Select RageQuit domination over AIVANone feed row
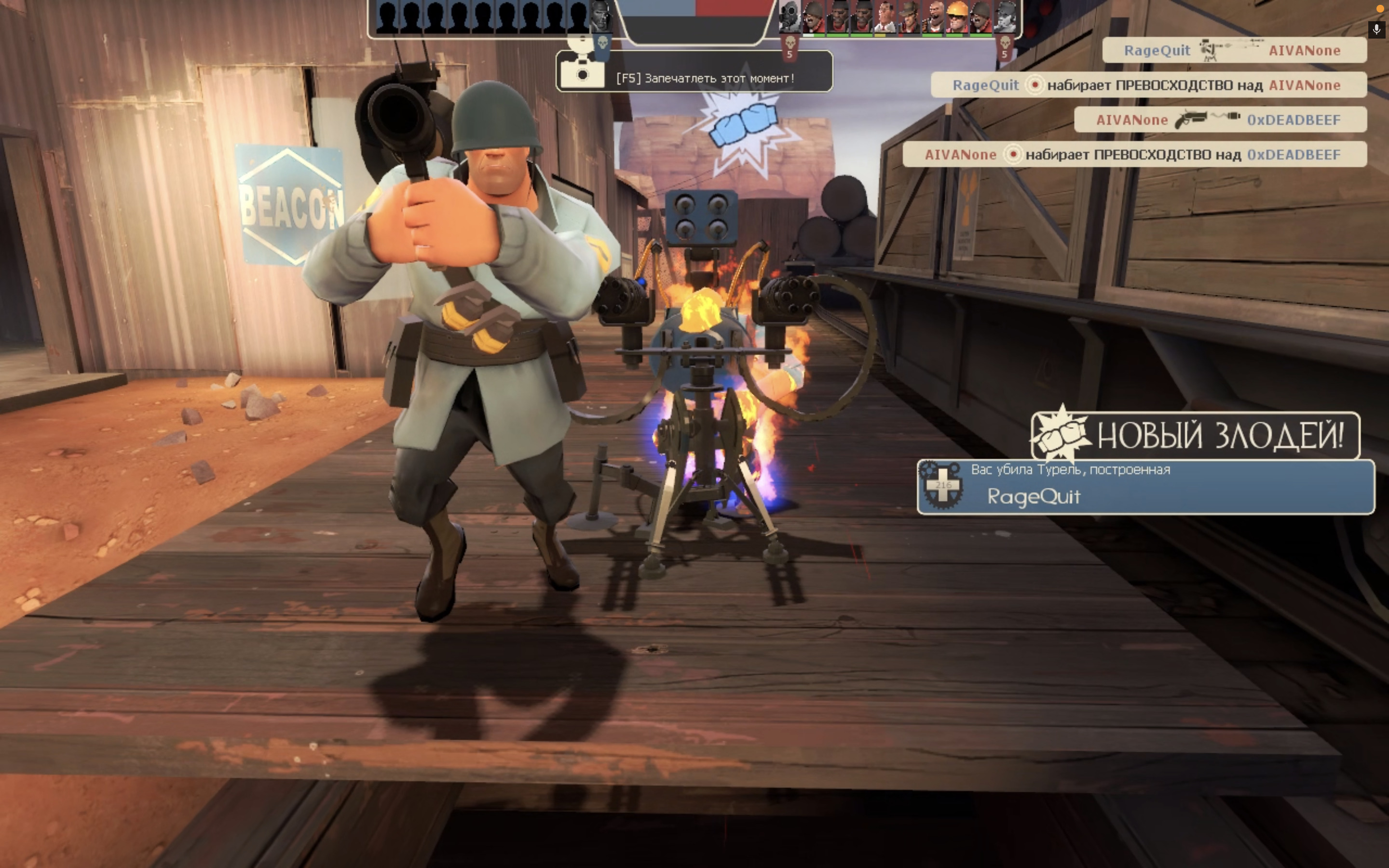The height and width of the screenshot is (868, 1389). click(1148, 85)
